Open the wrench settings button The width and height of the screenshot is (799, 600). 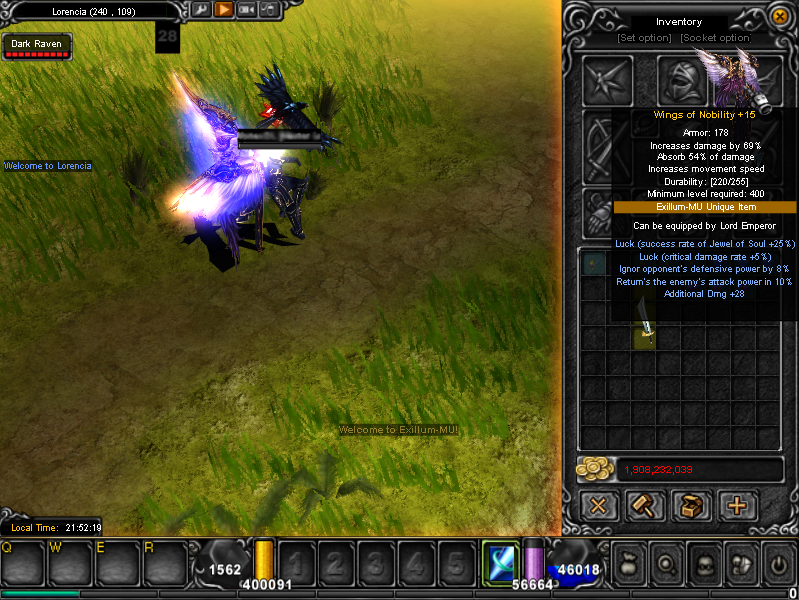201,10
